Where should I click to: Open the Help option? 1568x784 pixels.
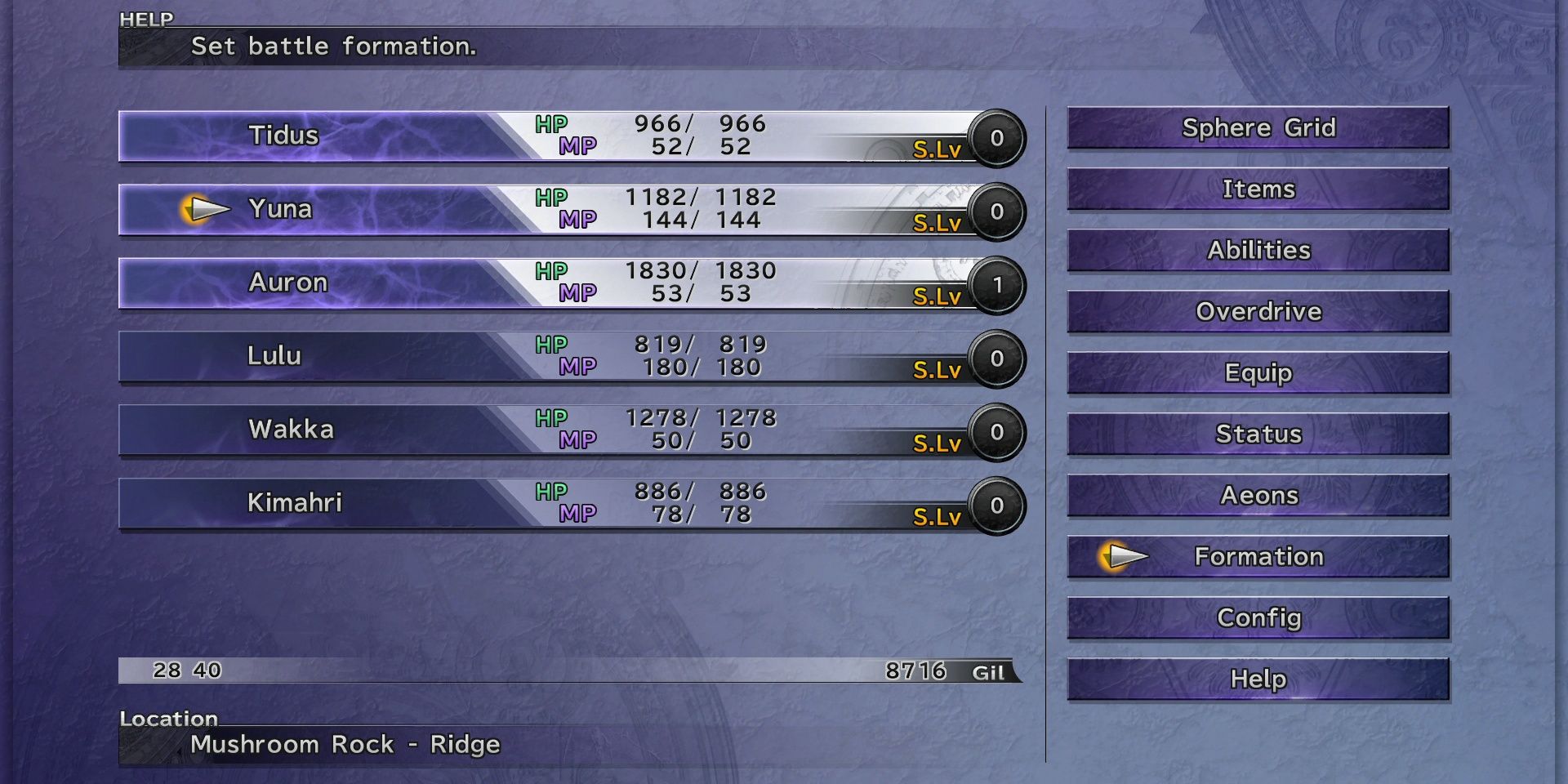[1258, 679]
